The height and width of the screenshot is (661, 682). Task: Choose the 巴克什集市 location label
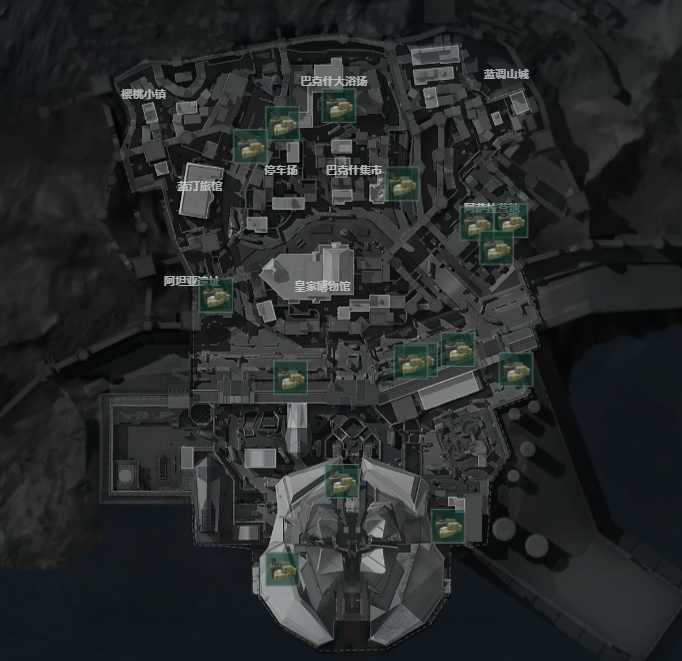[x=354, y=170]
